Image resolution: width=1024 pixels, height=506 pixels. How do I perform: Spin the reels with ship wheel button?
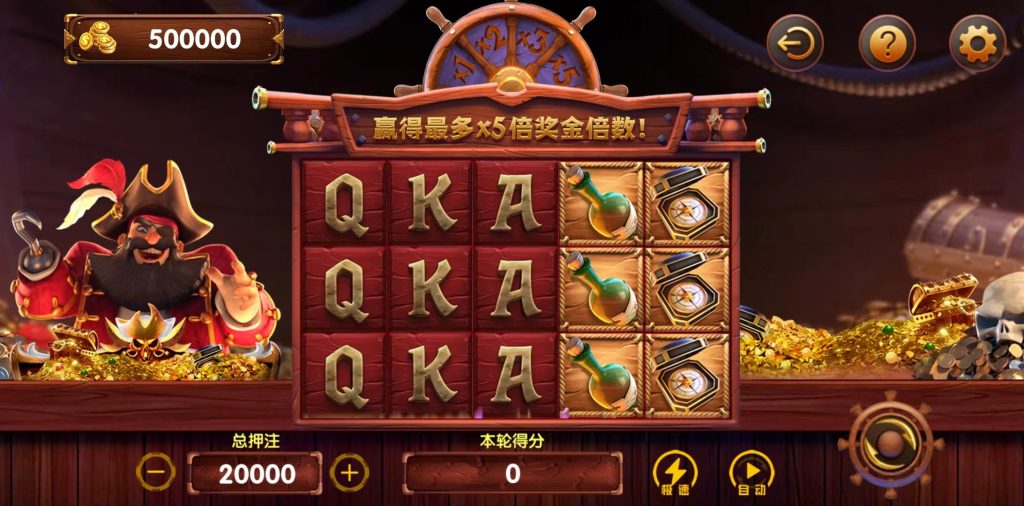coord(889,446)
